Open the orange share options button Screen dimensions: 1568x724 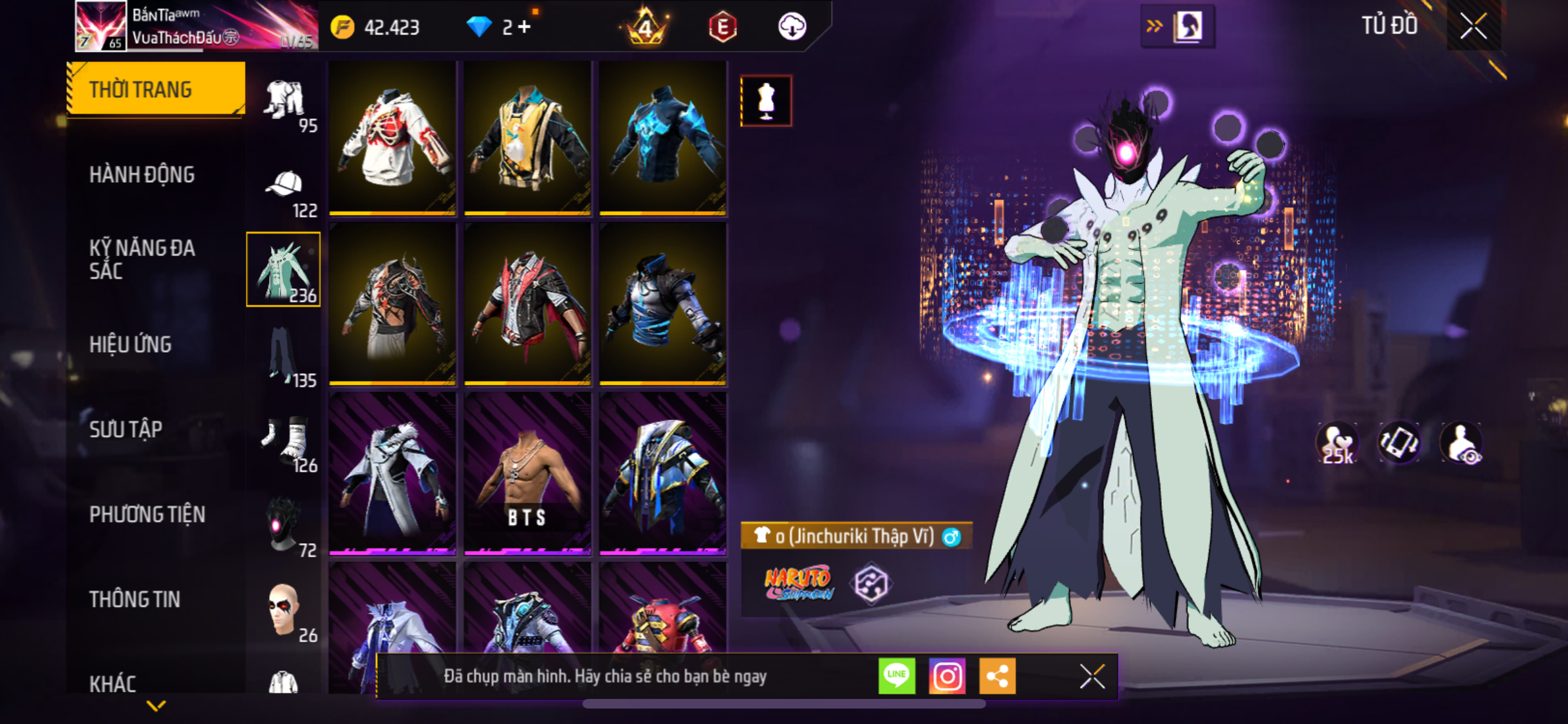point(997,676)
